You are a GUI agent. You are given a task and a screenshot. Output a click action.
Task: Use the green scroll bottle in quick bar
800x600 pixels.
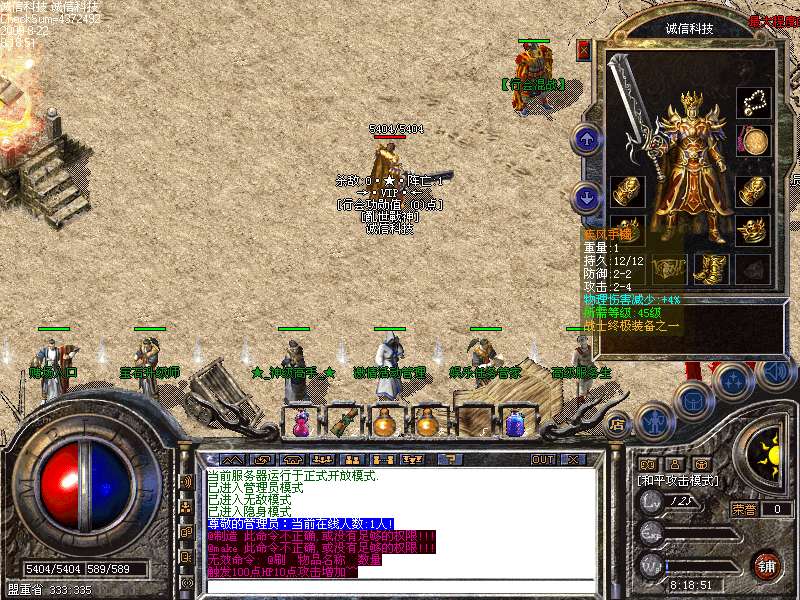342,422
